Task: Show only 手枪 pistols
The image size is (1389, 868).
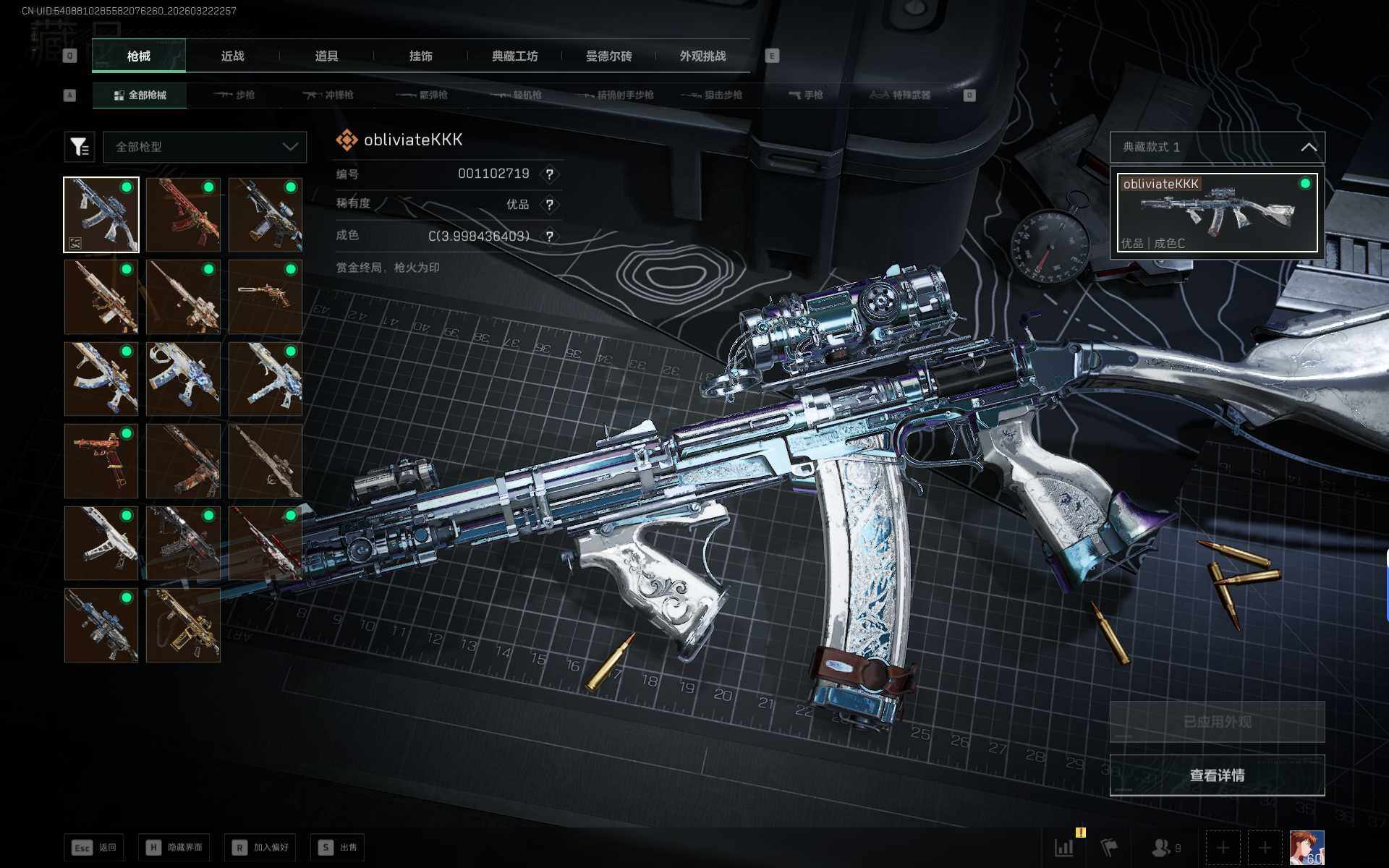Action: 805,95
